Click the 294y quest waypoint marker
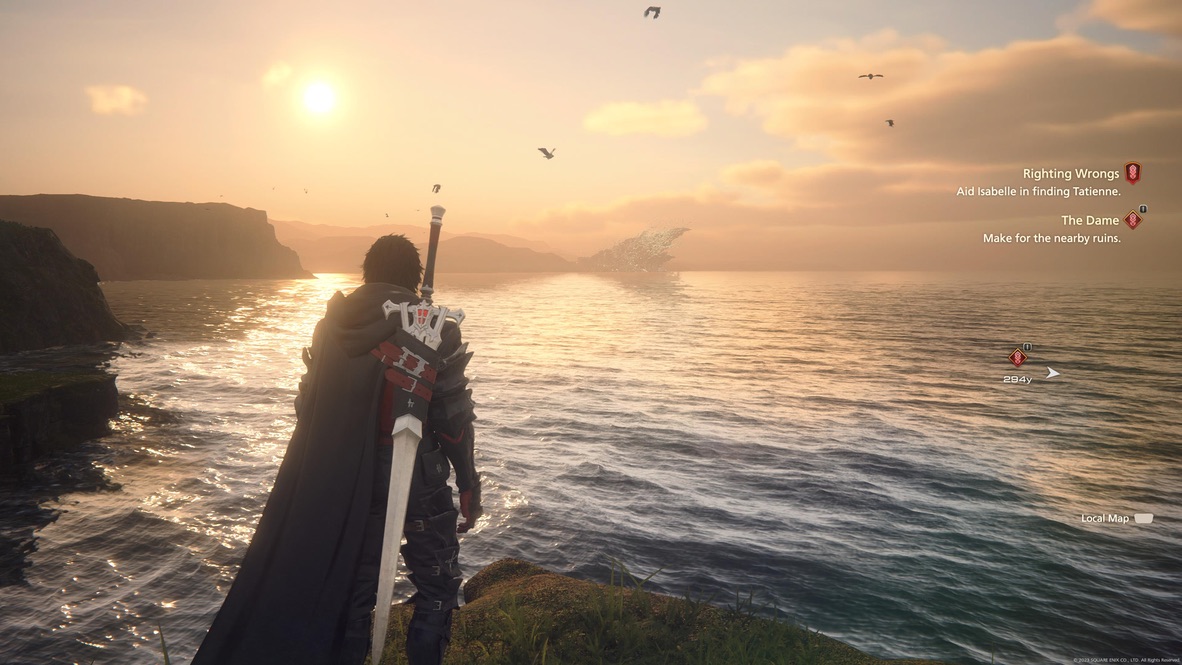Viewport: 1182px width, 665px height. pos(1018,358)
